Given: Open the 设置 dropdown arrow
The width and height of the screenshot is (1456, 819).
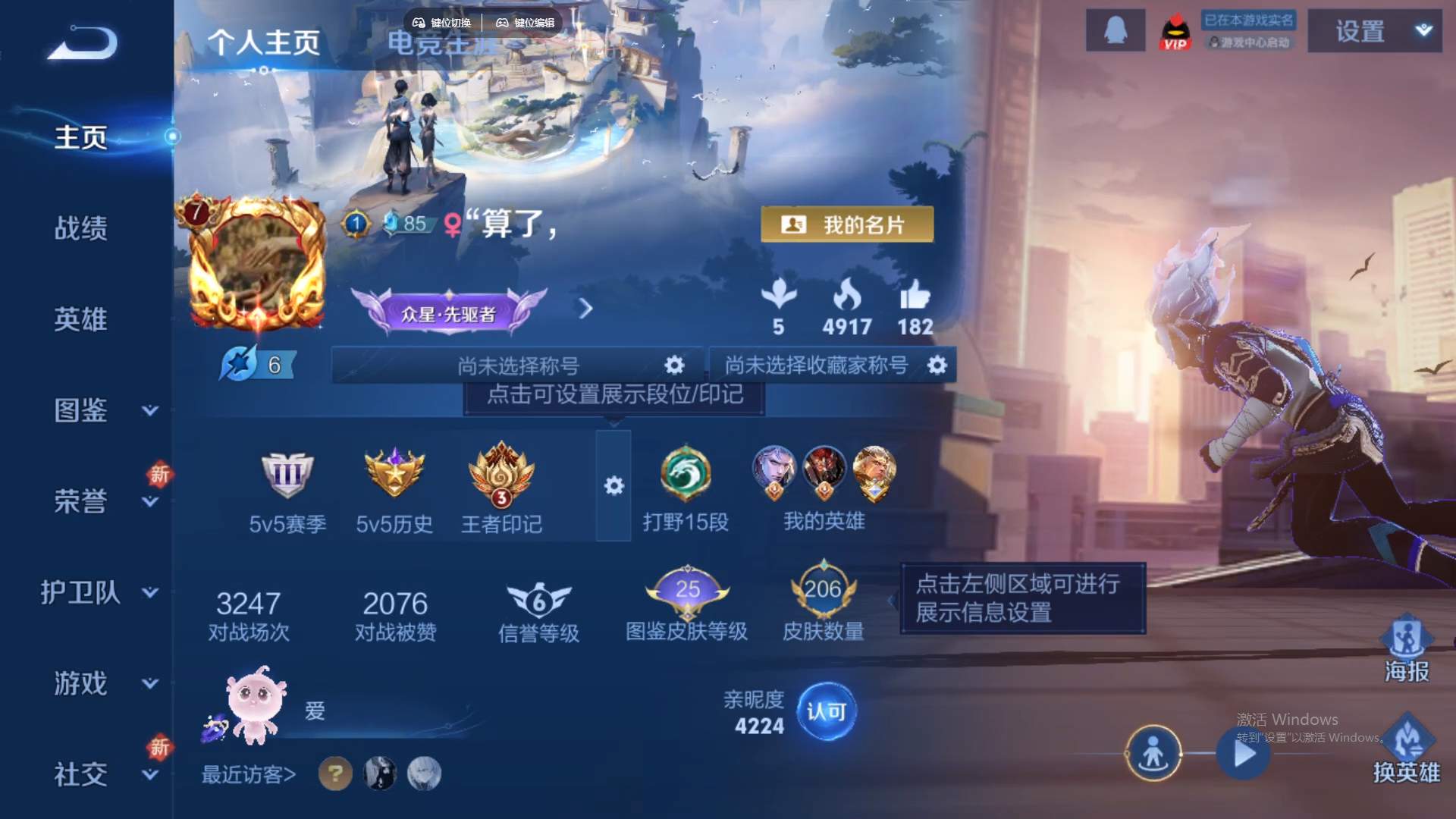Looking at the screenshot, I should (x=1422, y=32).
